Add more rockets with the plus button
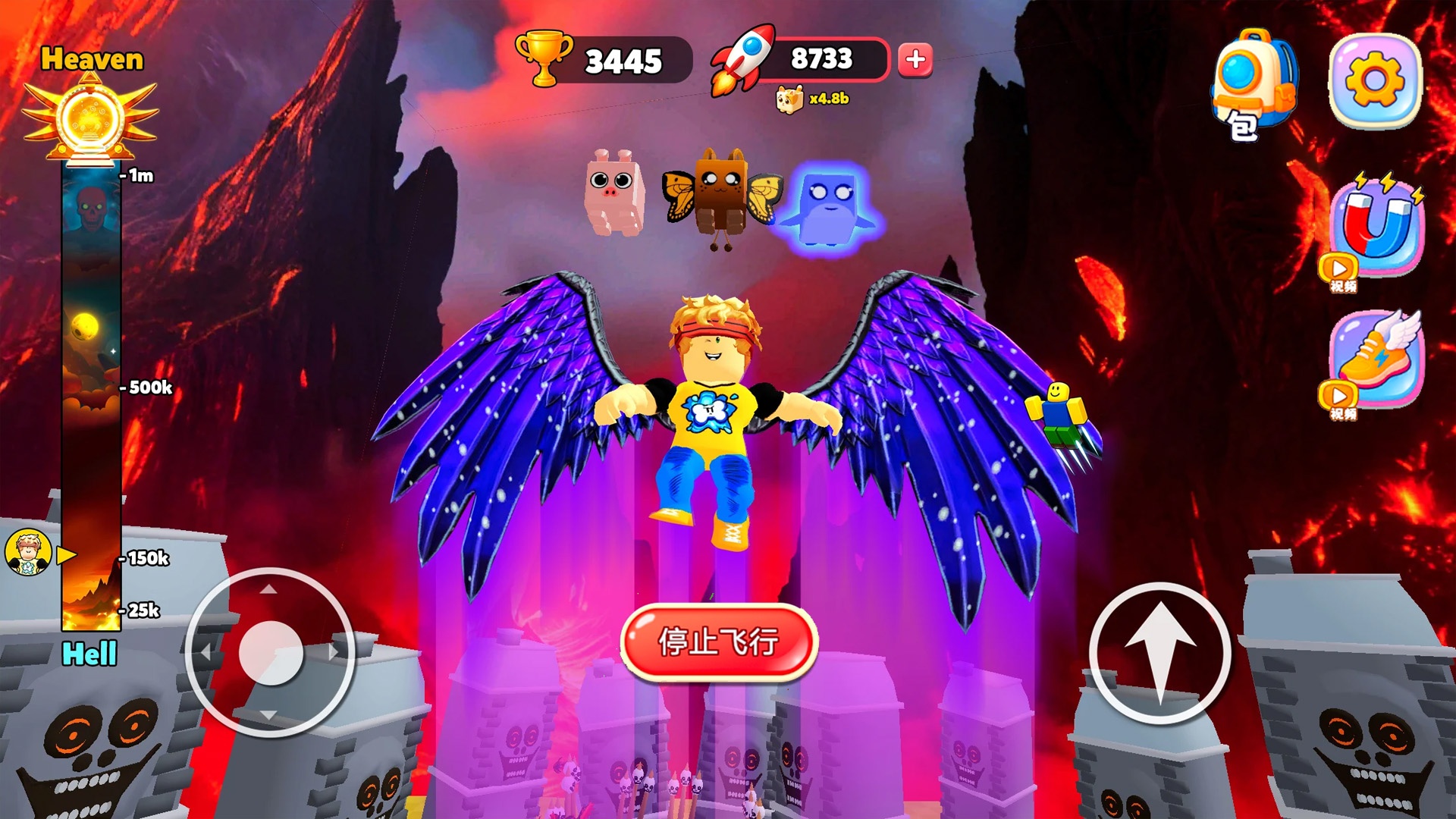 click(915, 59)
